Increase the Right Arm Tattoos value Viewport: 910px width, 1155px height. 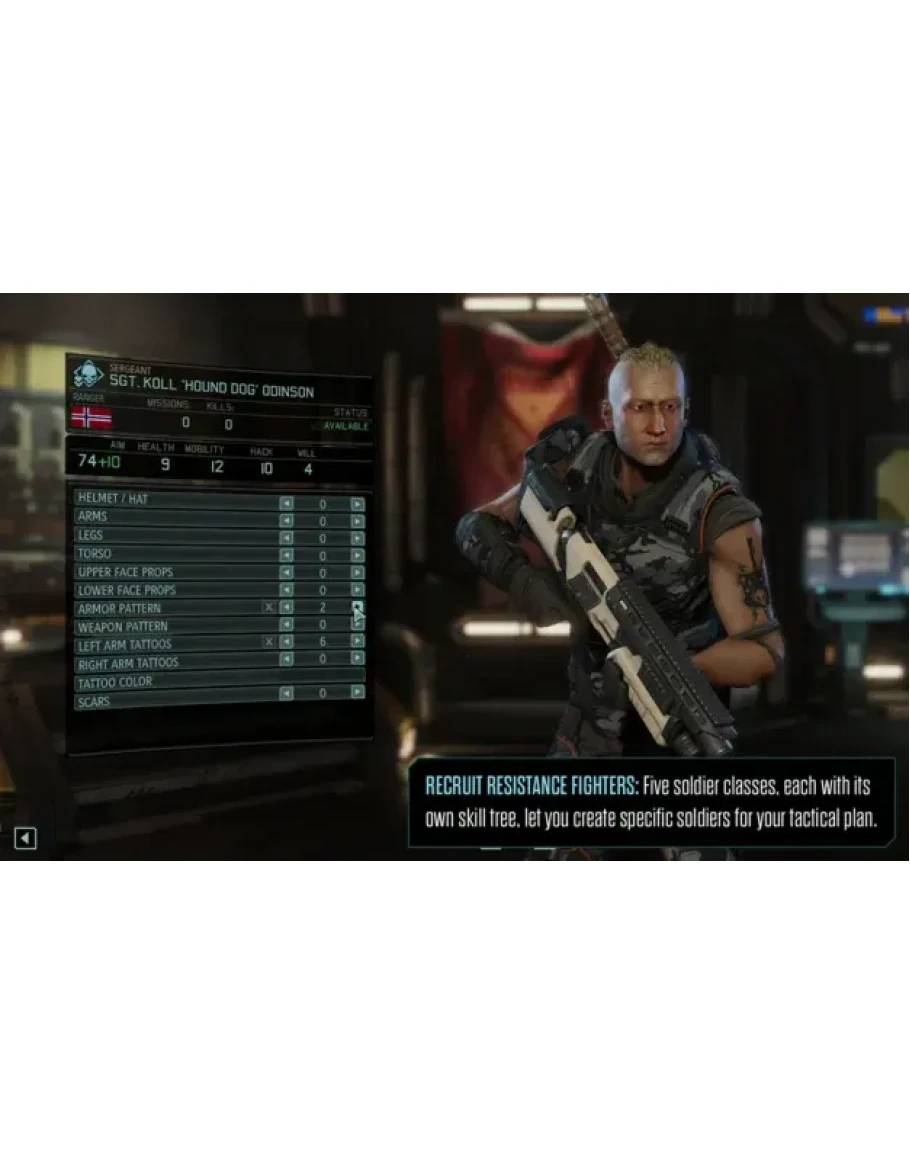357,659
